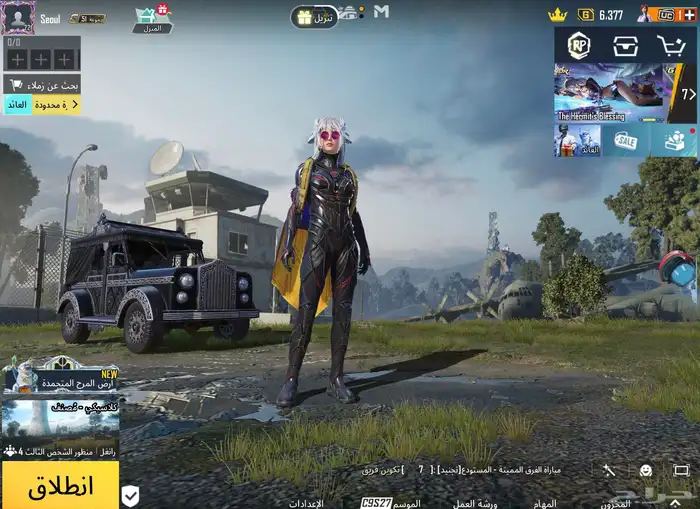Expand the banner panel with the 7 arrow
This screenshot has width=700, height=509.
pyautogui.click(x=688, y=94)
